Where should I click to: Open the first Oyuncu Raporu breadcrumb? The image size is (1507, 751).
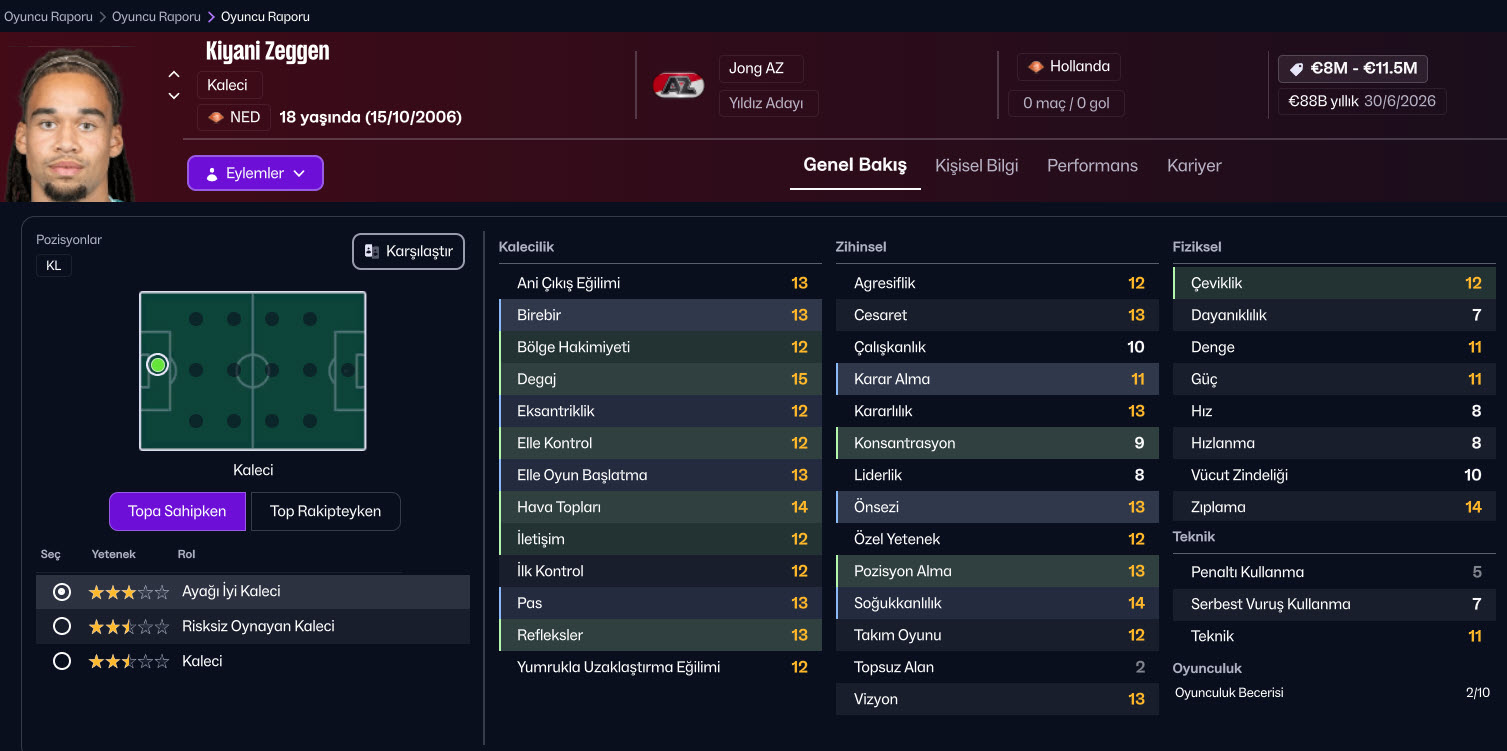[x=48, y=17]
